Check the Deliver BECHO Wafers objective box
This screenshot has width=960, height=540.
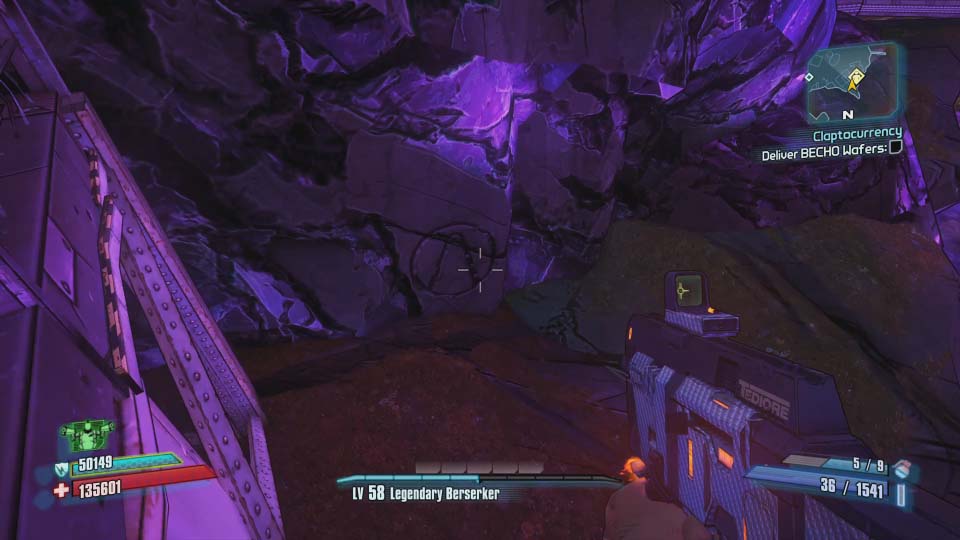click(x=895, y=148)
